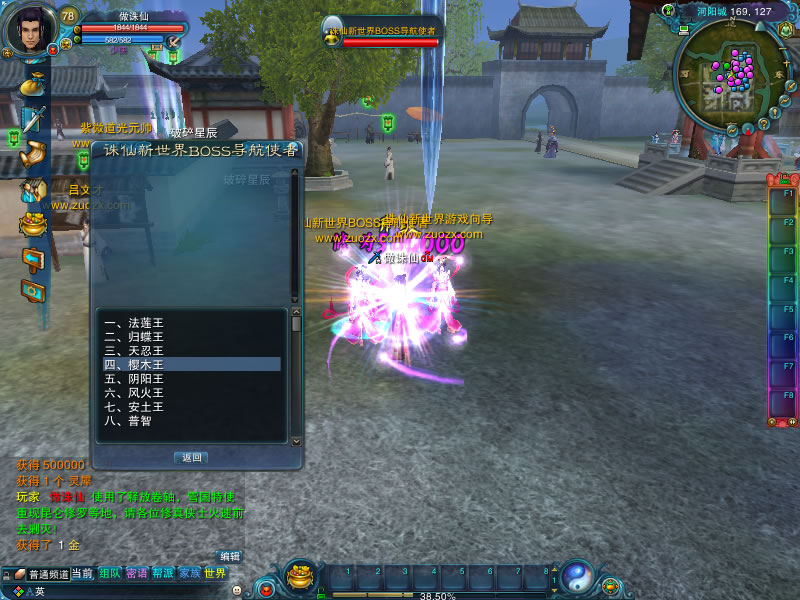Pick the highlighted 四、樱木王 entry
The width and height of the screenshot is (800, 600).
tap(133, 365)
